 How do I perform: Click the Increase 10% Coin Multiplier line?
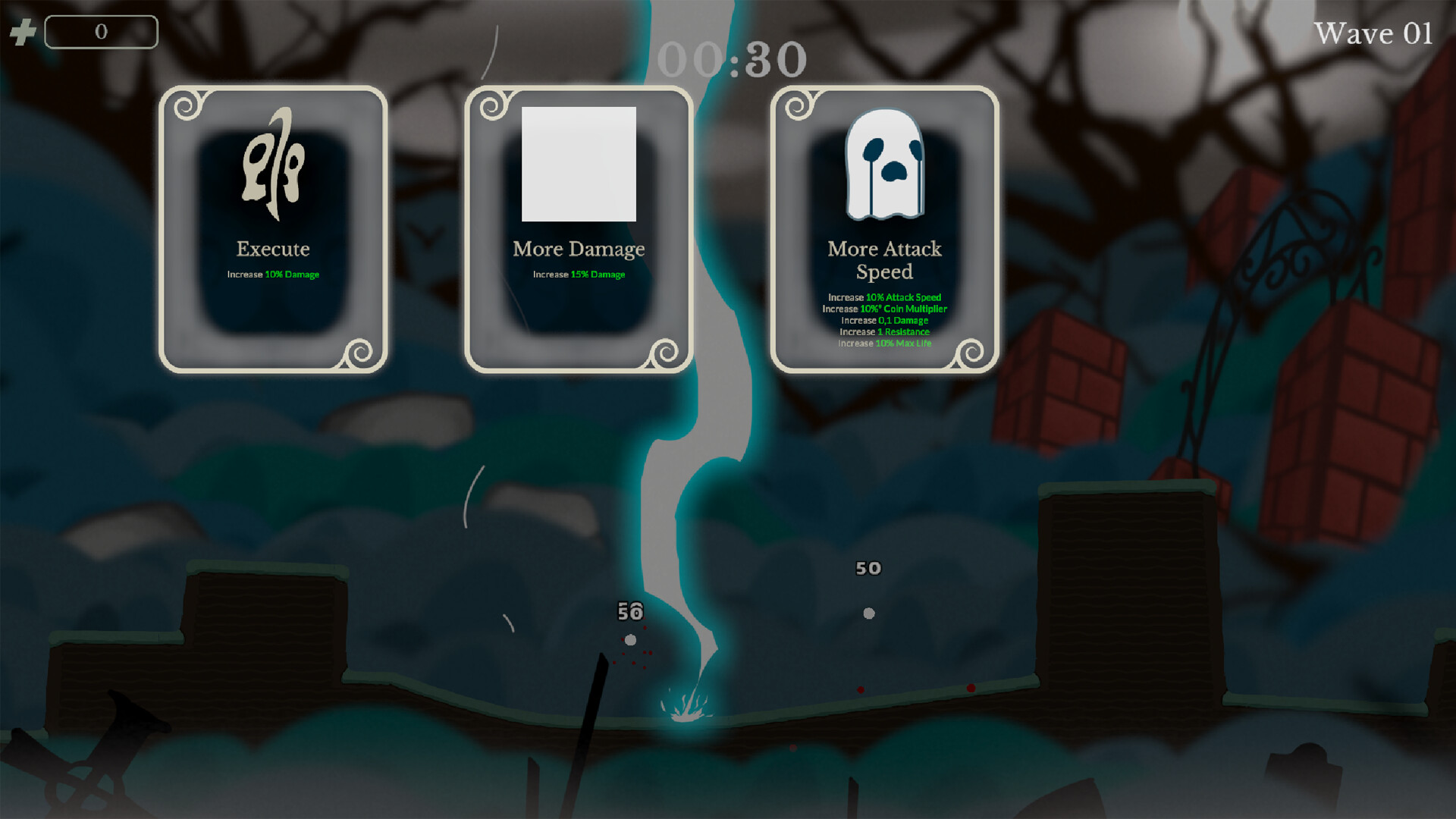point(884,309)
